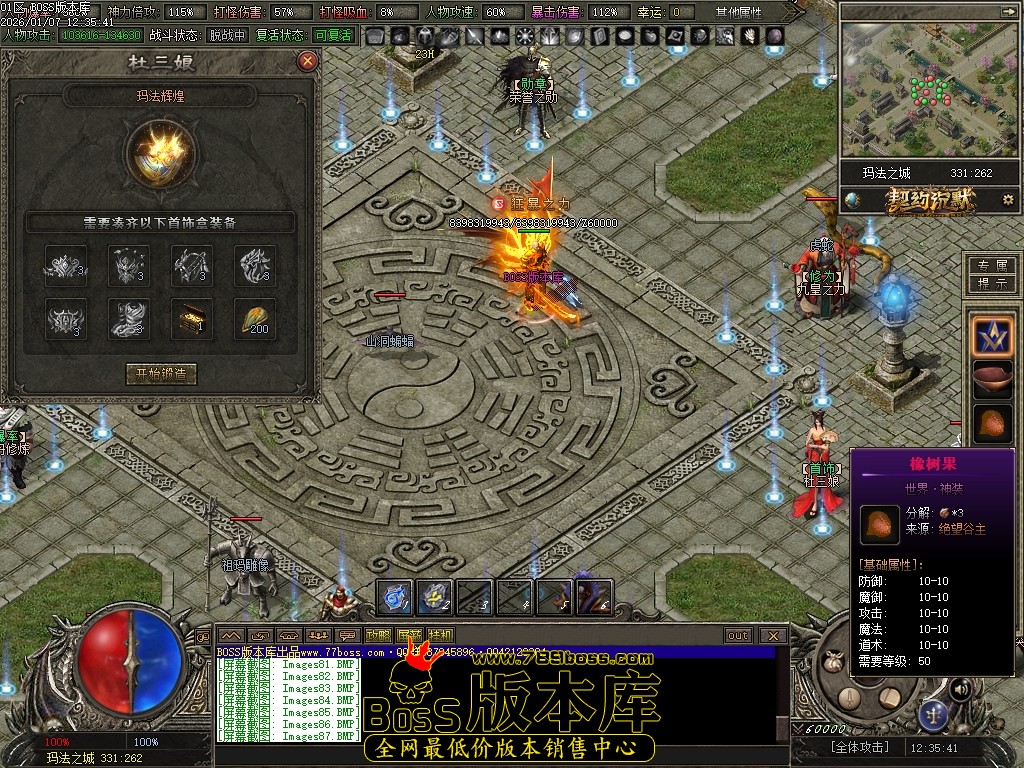Select the oak fruit item slot

point(993,423)
